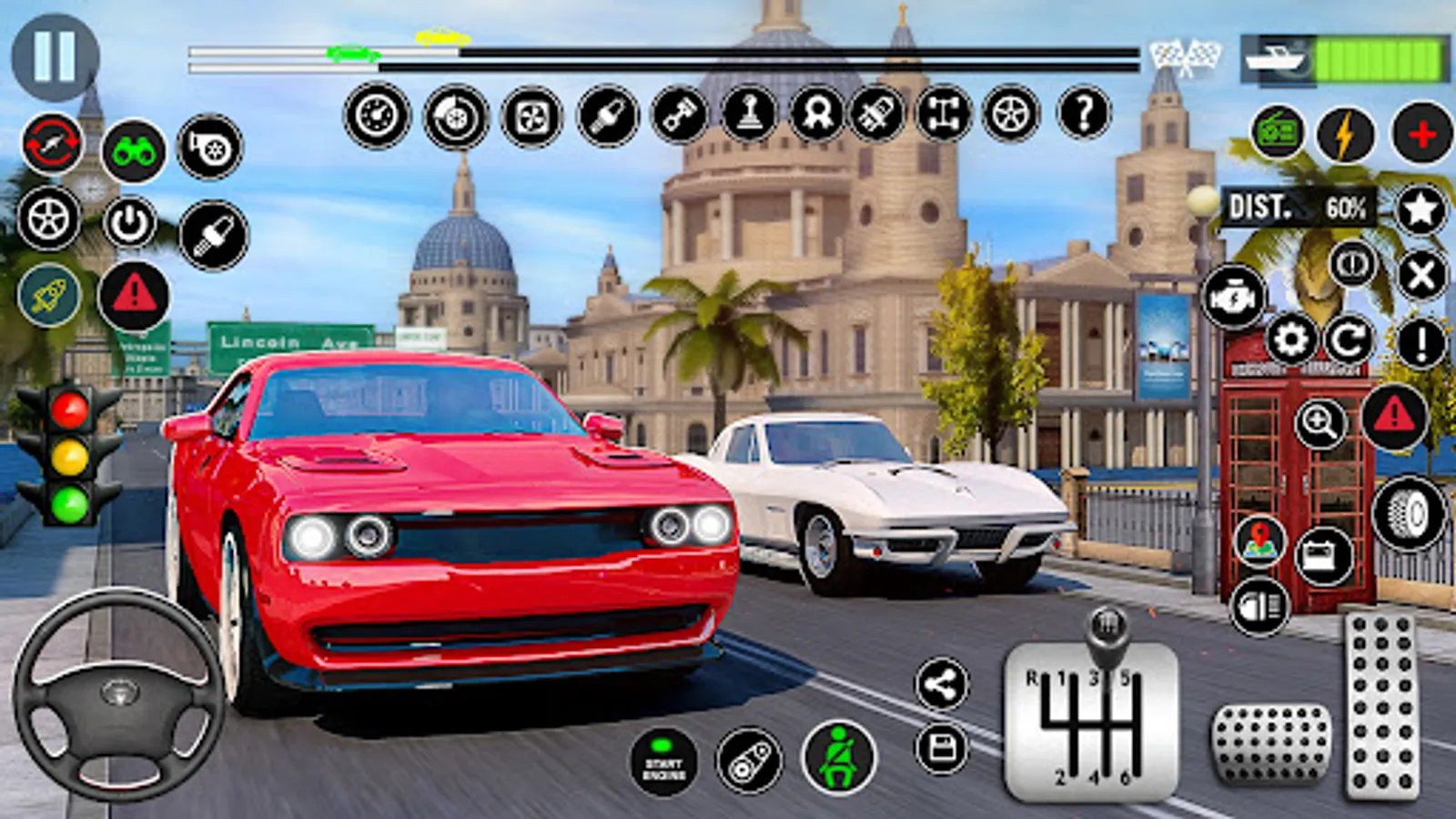The height and width of the screenshot is (819, 1456).
Task: Open the map location pin icon
Action: pos(1259,541)
